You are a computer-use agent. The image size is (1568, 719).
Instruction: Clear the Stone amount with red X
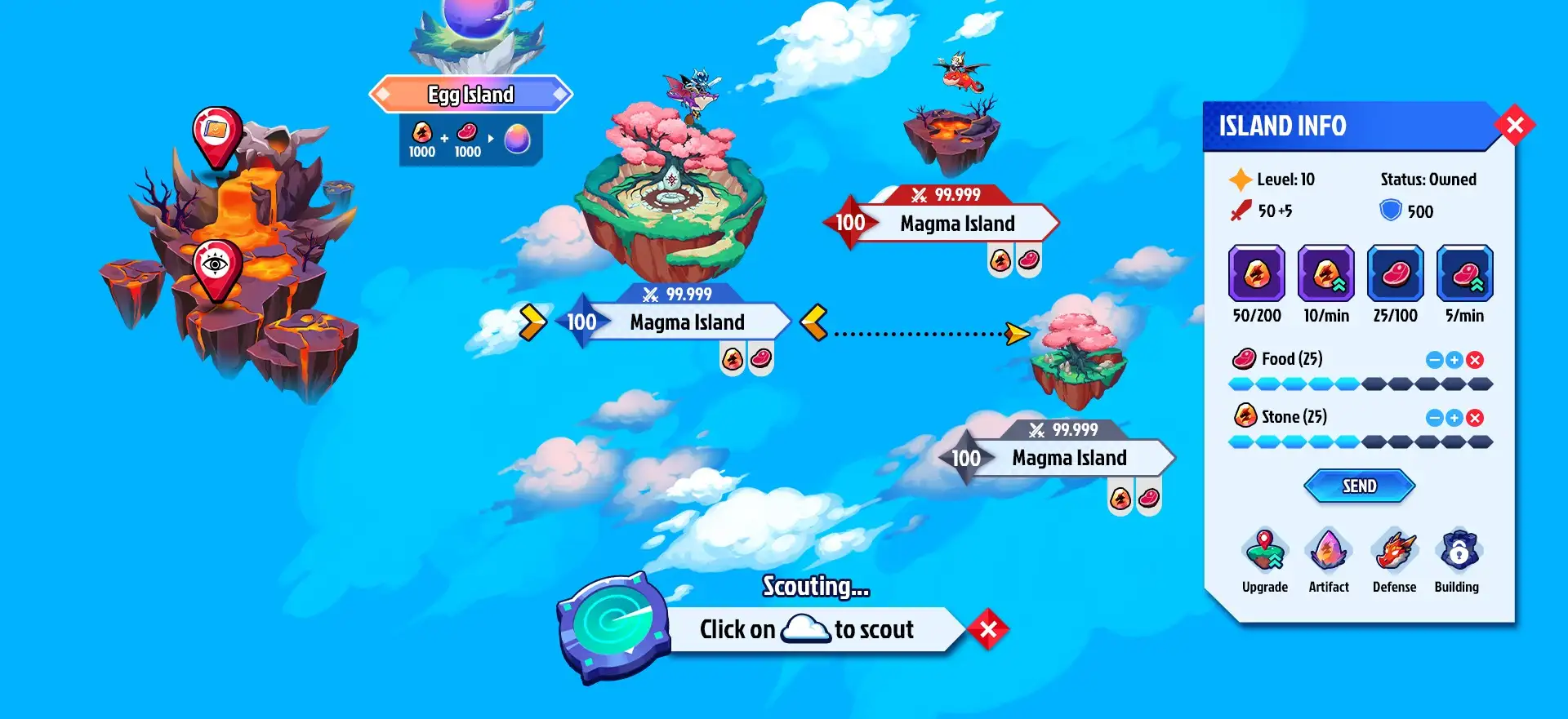1475,418
